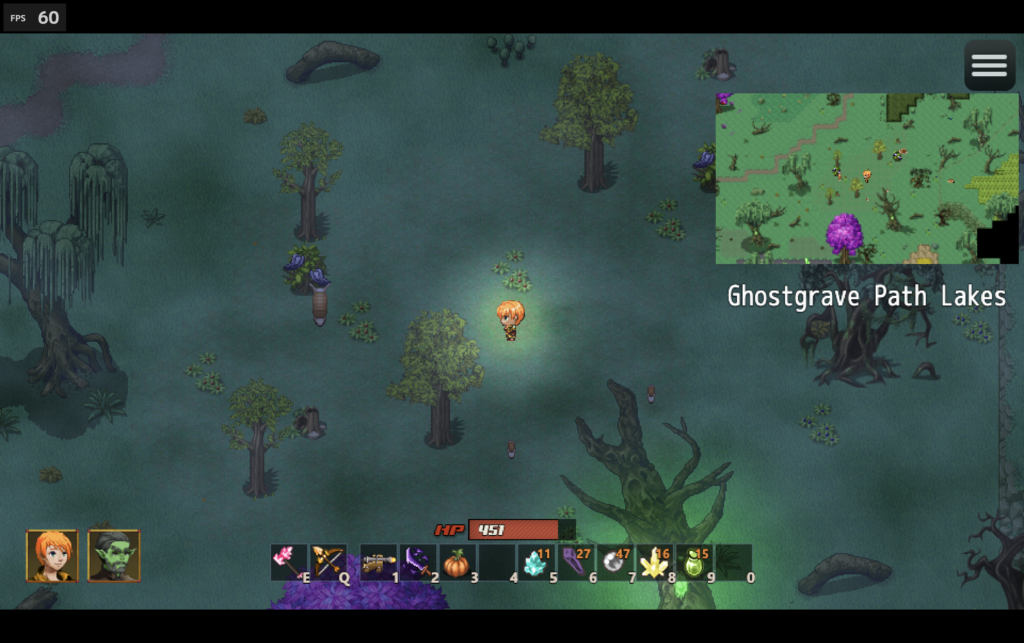This screenshot has width=1024, height=643.
Task: Select the orange-haired hero portrait
Action: coord(52,556)
